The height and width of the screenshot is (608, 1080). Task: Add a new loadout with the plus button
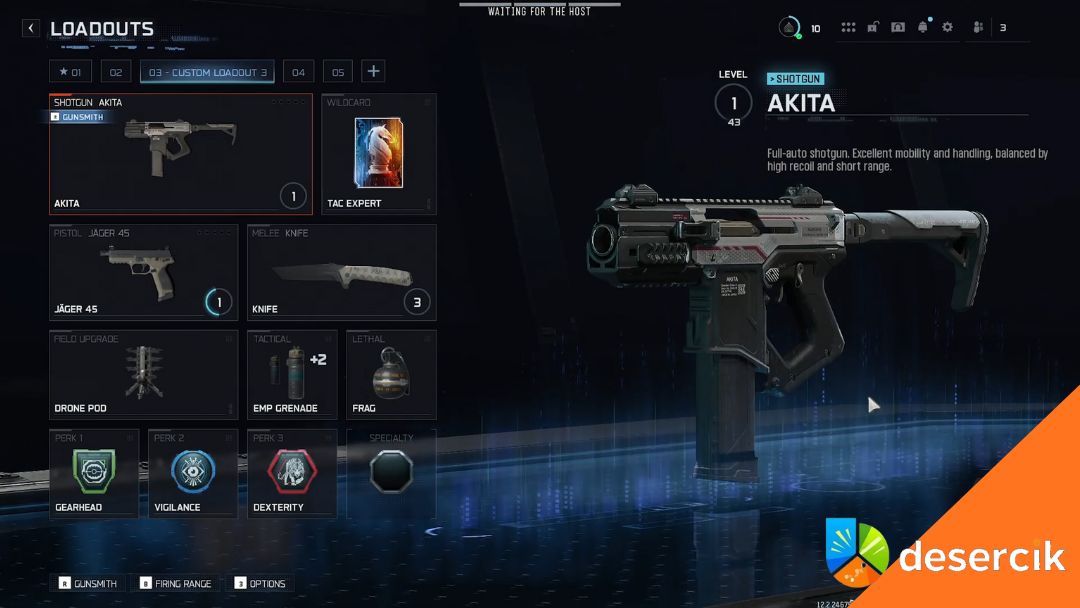373,71
